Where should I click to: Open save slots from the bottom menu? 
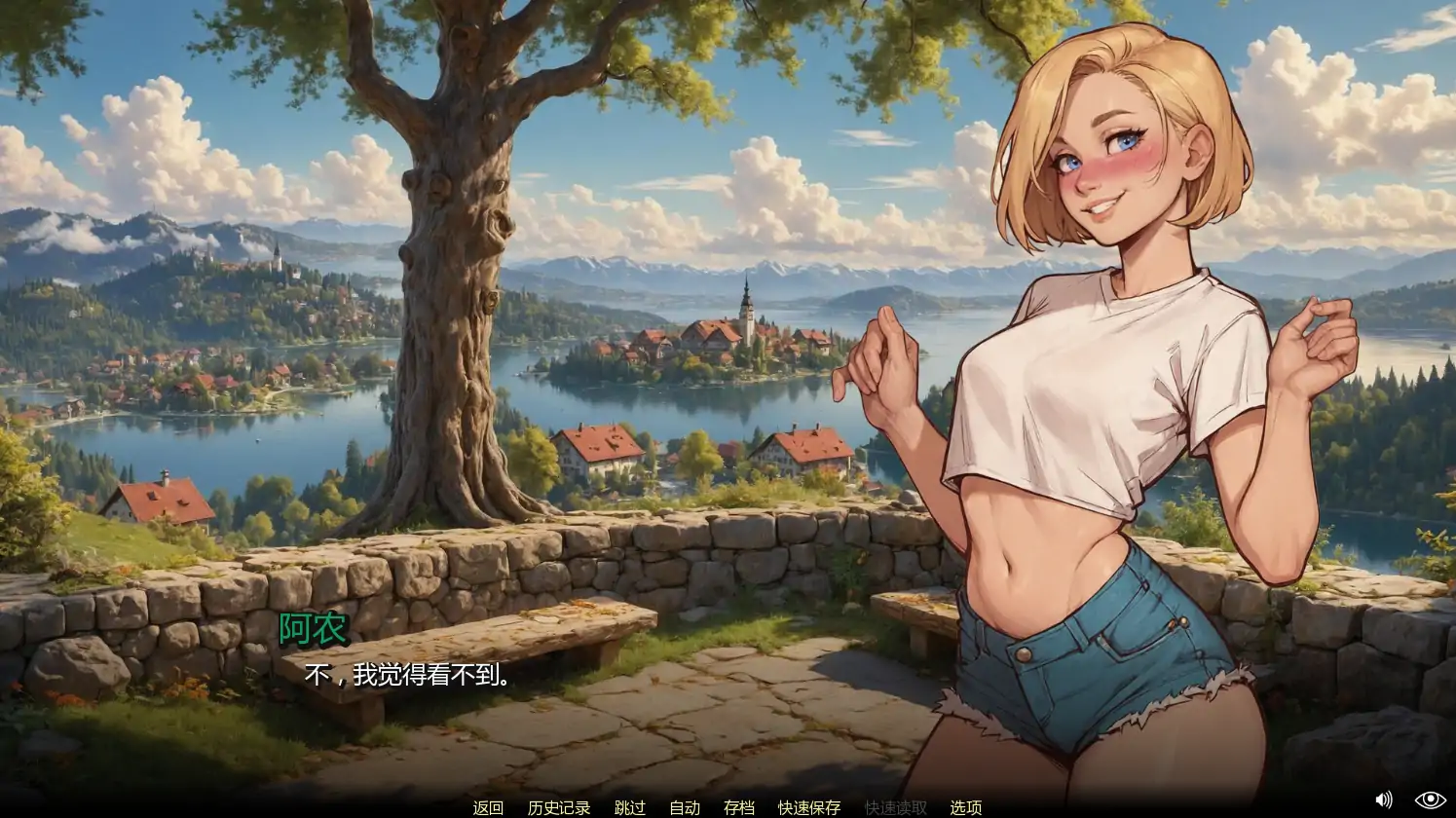tap(737, 808)
